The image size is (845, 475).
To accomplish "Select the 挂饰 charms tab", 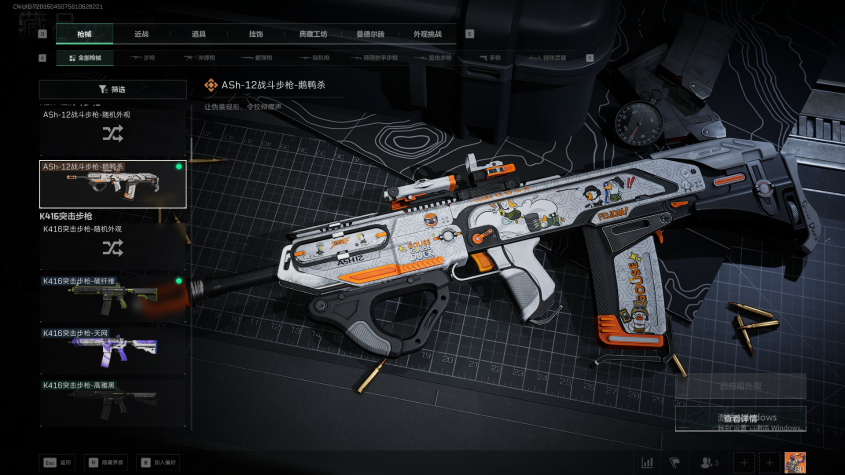I will click(256, 34).
